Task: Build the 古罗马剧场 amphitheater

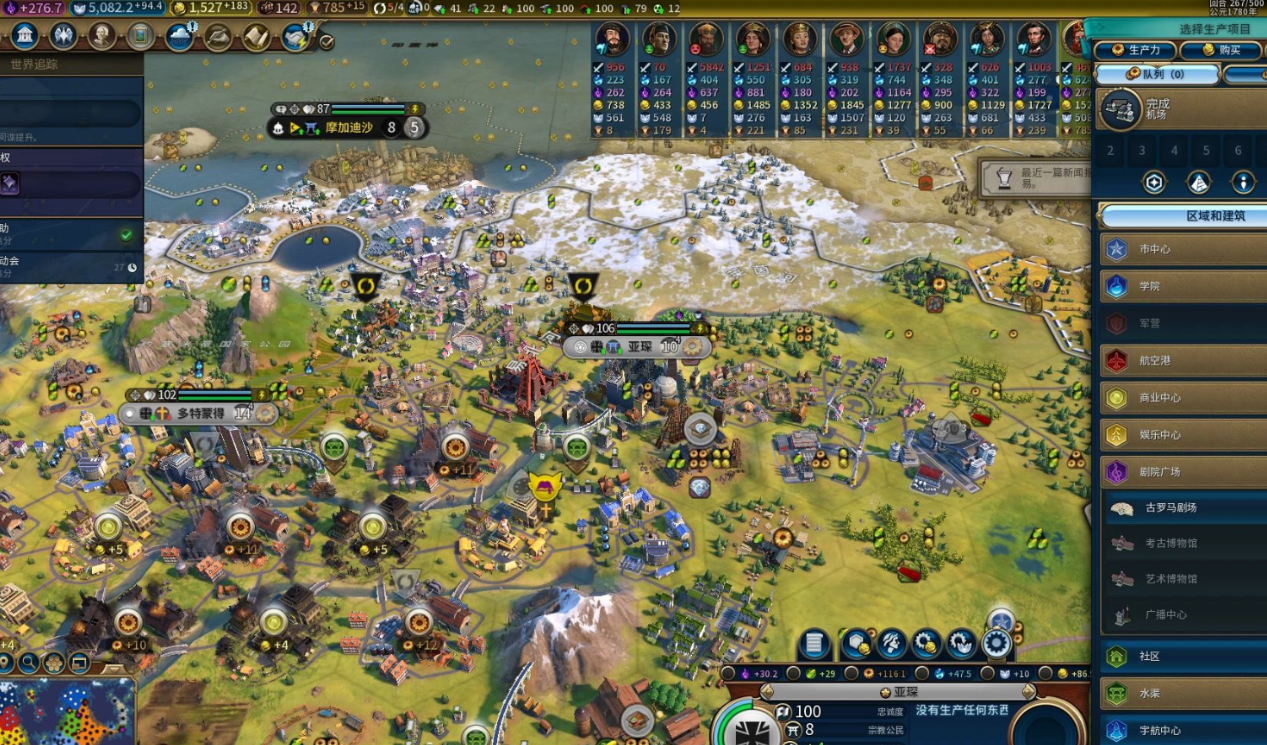Action: 1185,508
